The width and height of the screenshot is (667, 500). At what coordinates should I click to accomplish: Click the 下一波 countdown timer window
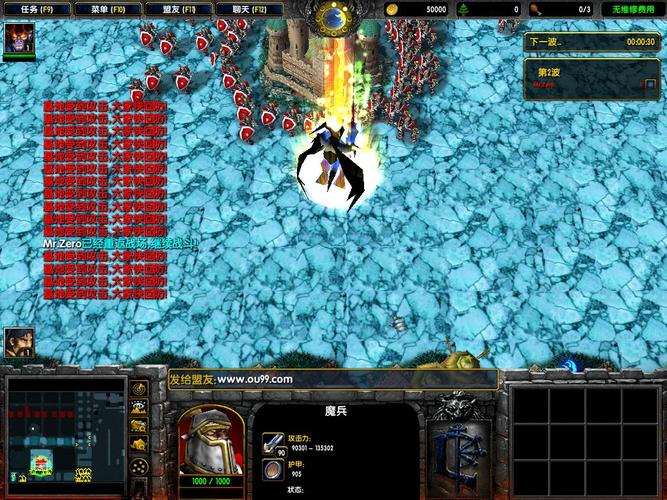[x=592, y=42]
